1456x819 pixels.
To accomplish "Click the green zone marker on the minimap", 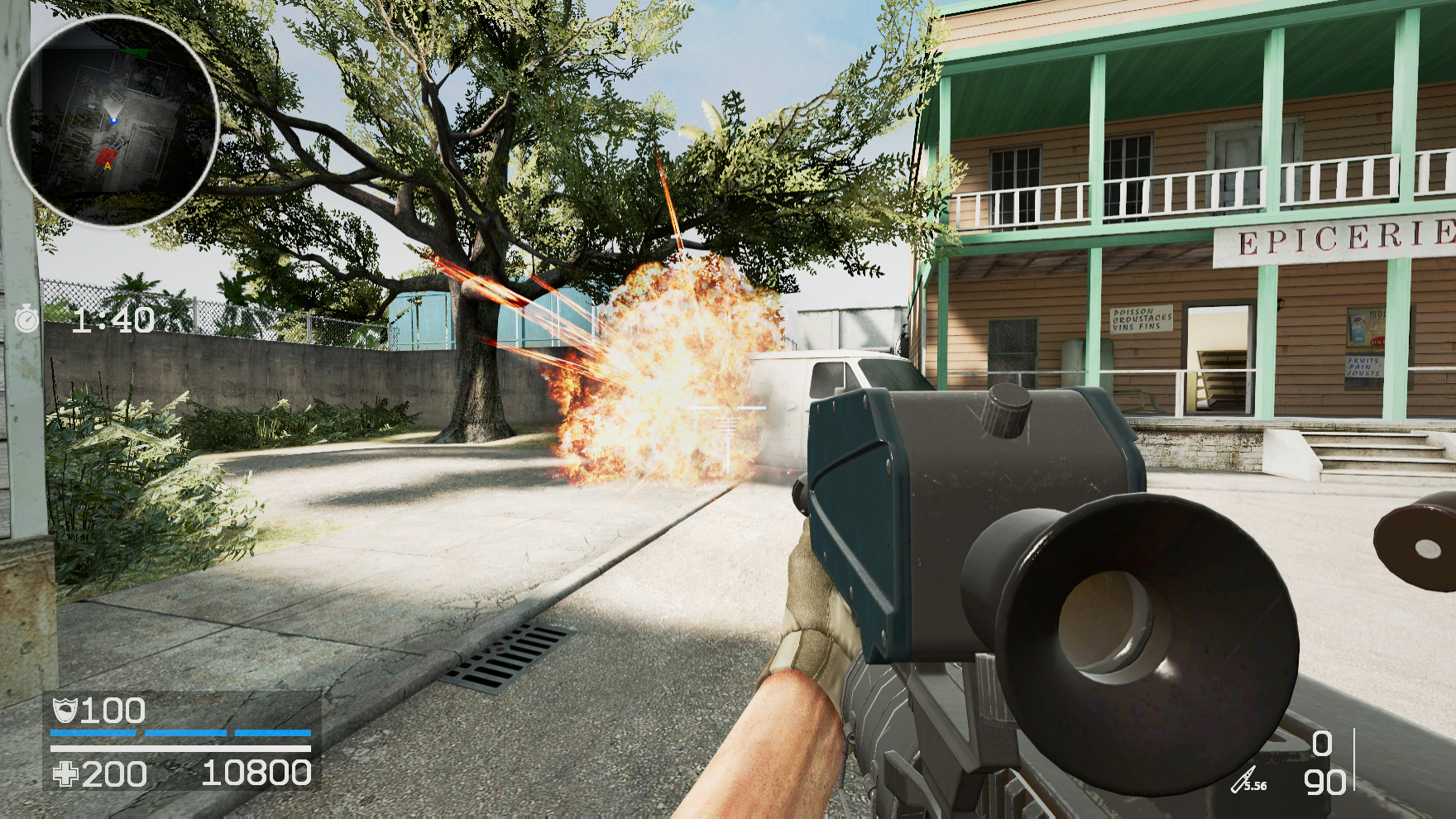I will [134, 51].
